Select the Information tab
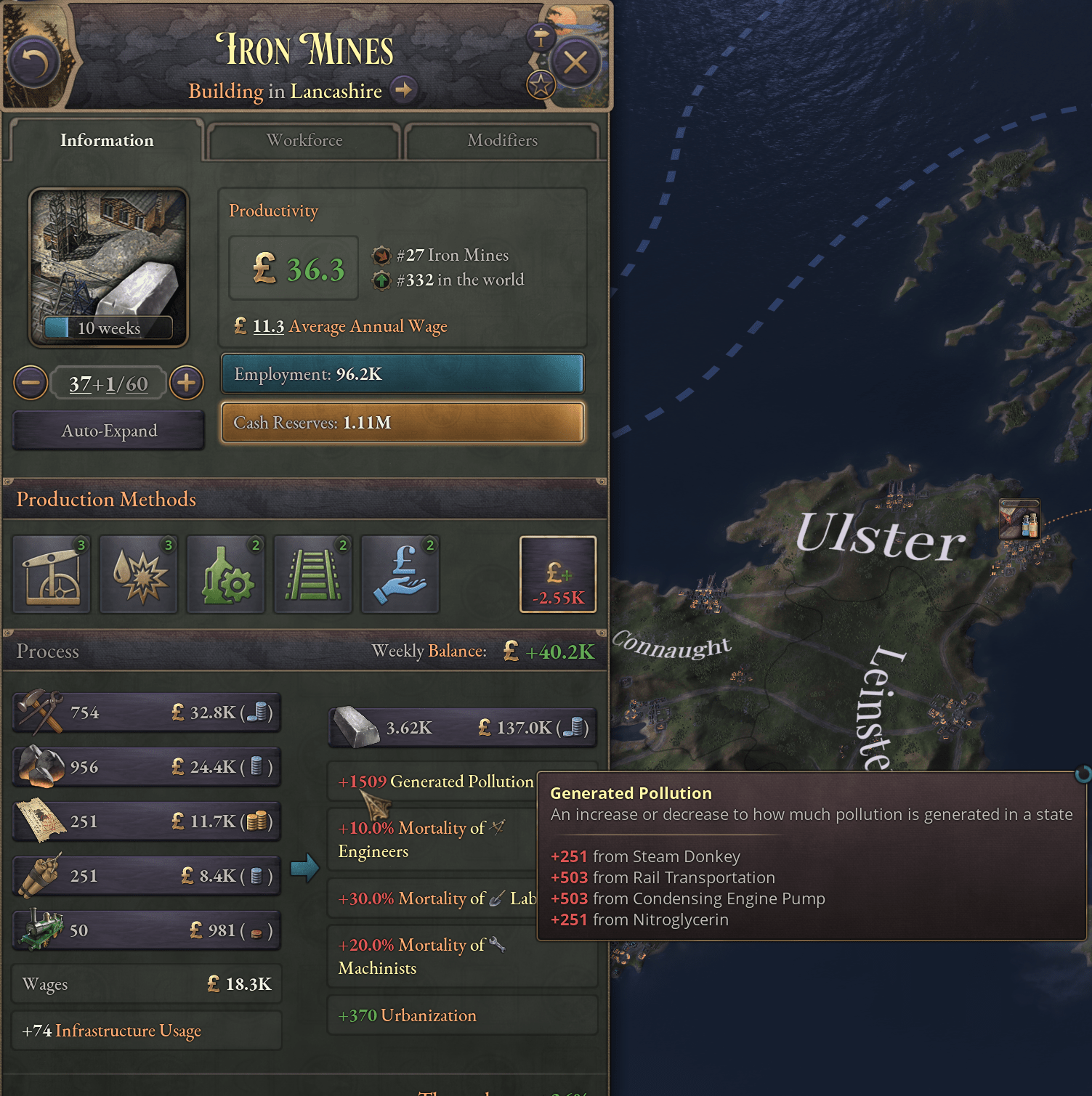Screen dimensions: 1092x1096 point(107,140)
